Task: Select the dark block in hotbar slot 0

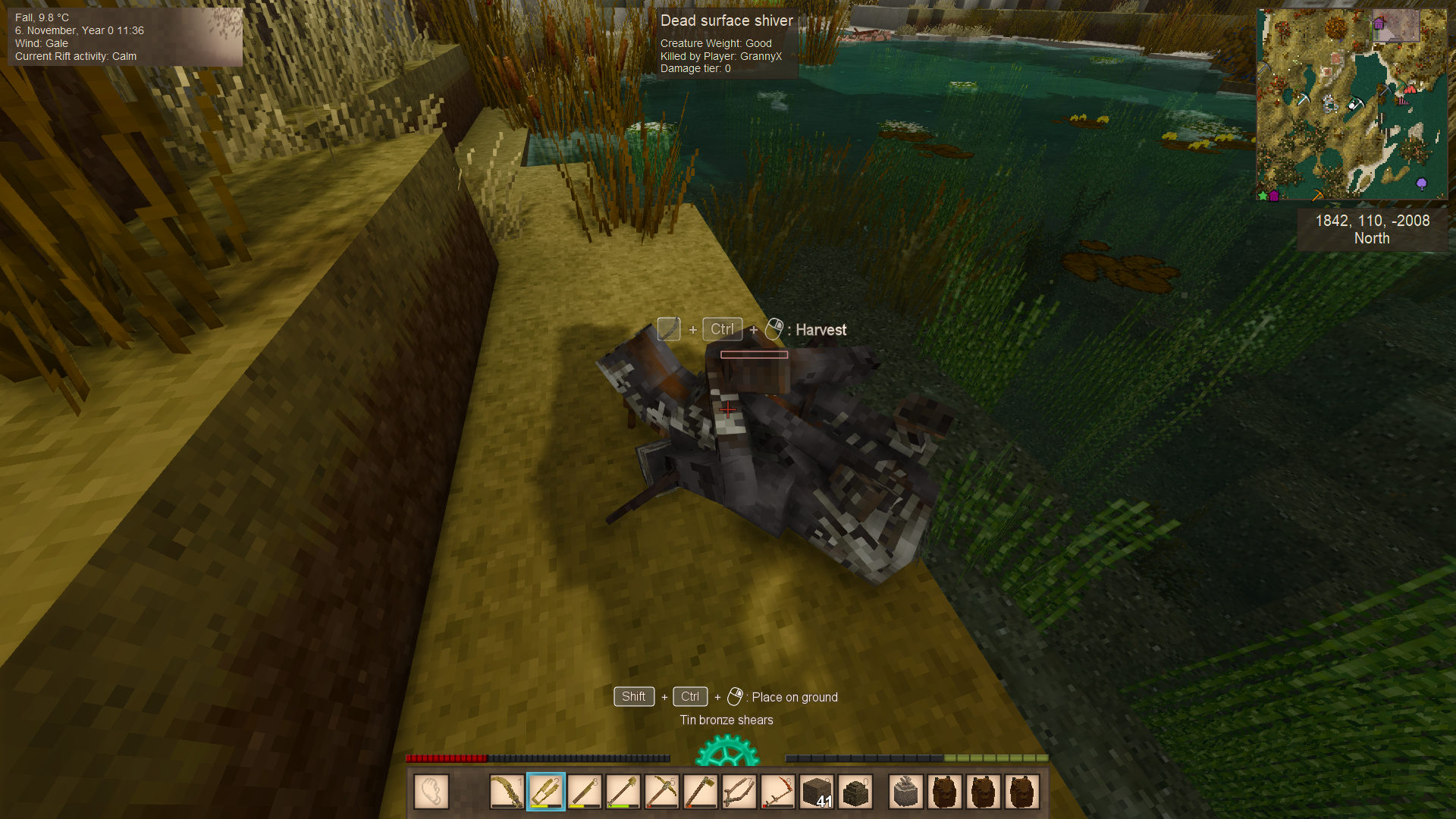Action: pos(855,792)
